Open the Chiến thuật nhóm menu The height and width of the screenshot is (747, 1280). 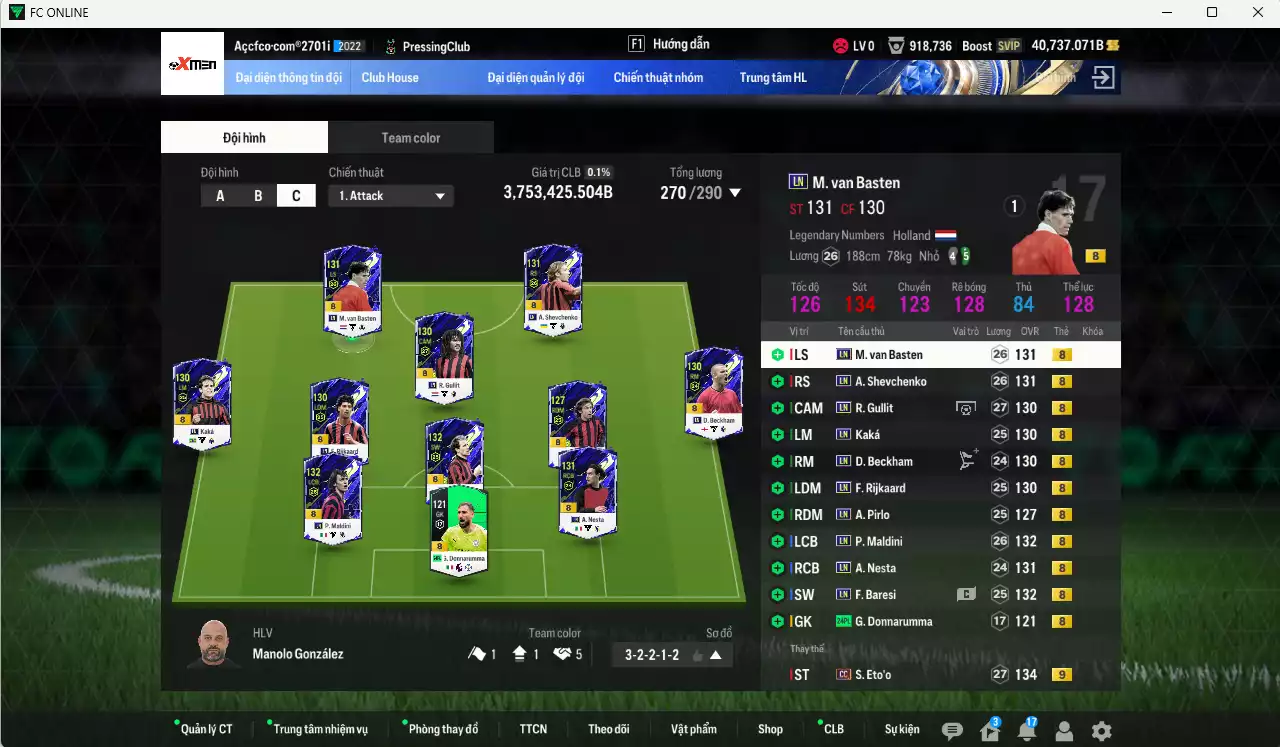point(659,77)
